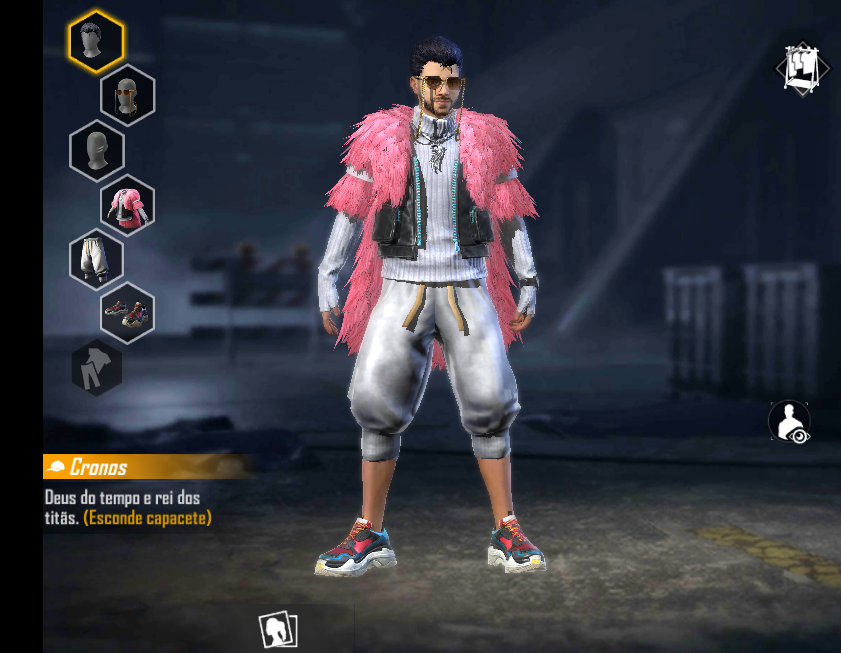This screenshot has width=841, height=653.
Task: Open the greyed-out full outfit set slot
Action: (97, 367)
